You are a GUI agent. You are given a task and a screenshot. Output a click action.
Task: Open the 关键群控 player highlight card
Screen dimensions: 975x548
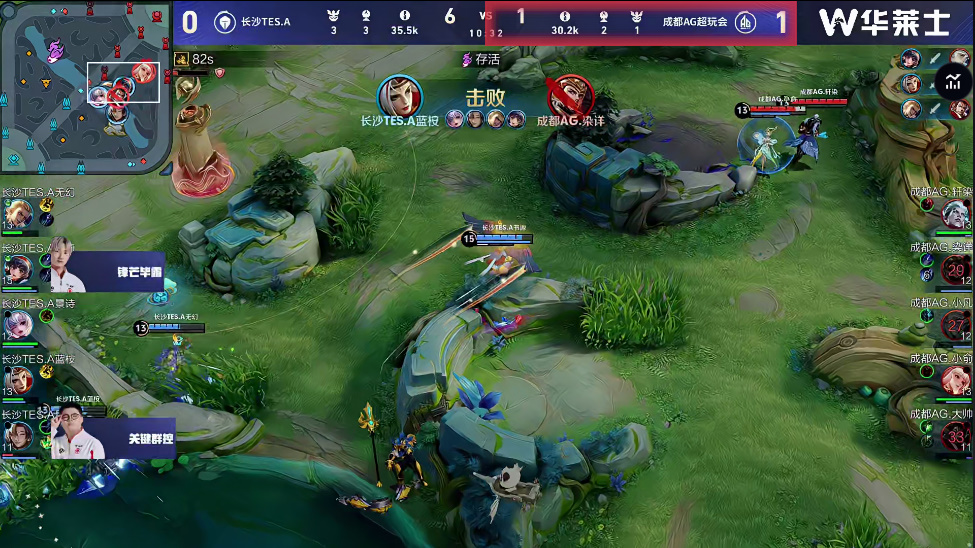(112, 437)
